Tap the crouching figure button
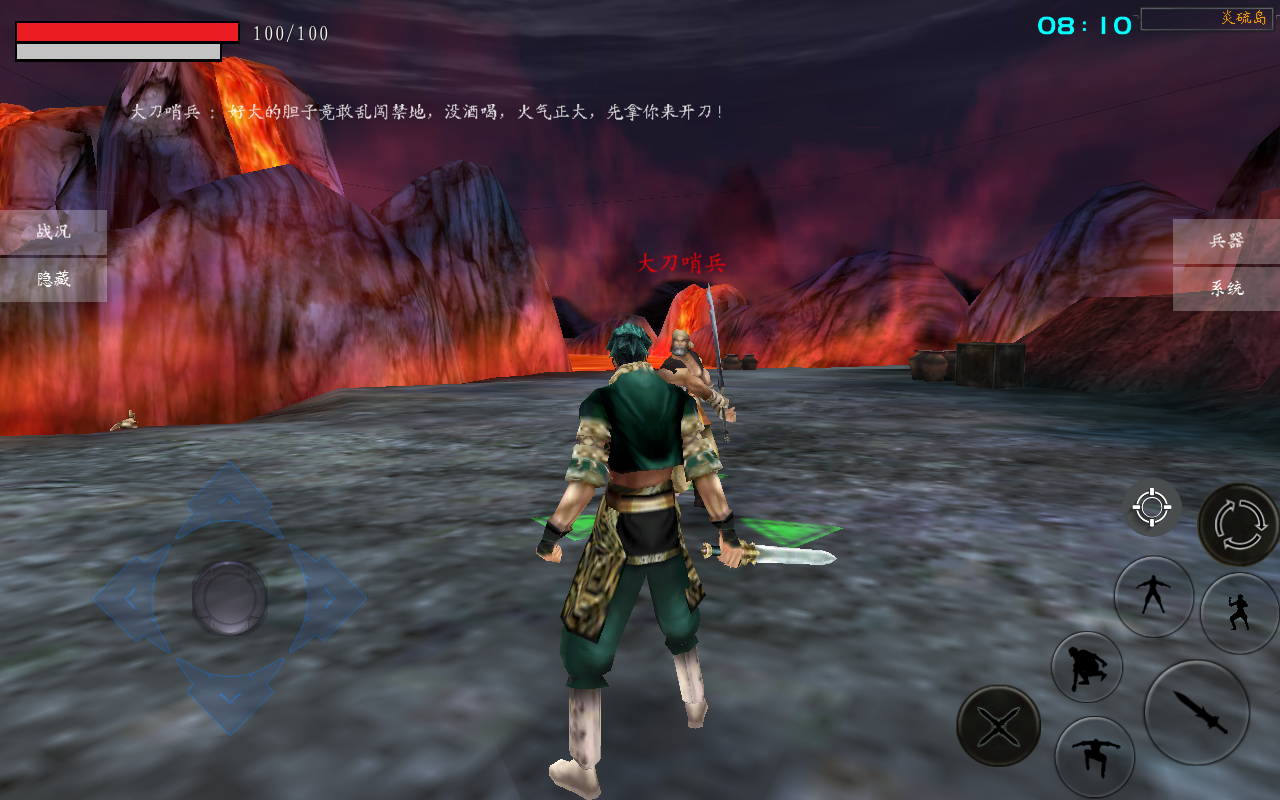Screen dimensions: 1280x800 [x=1086, y=667]
